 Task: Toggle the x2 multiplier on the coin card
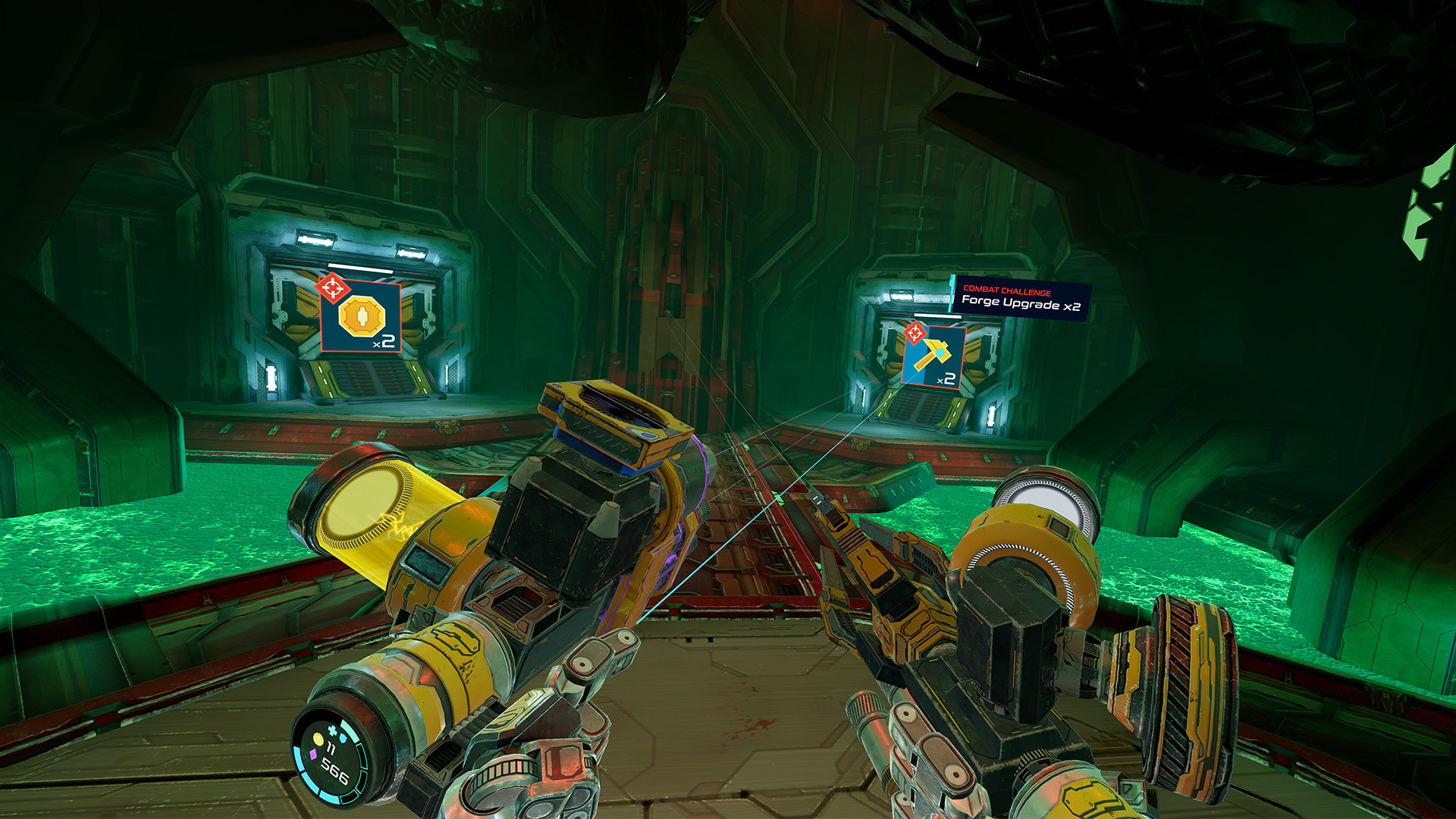[x=384, y=343]
